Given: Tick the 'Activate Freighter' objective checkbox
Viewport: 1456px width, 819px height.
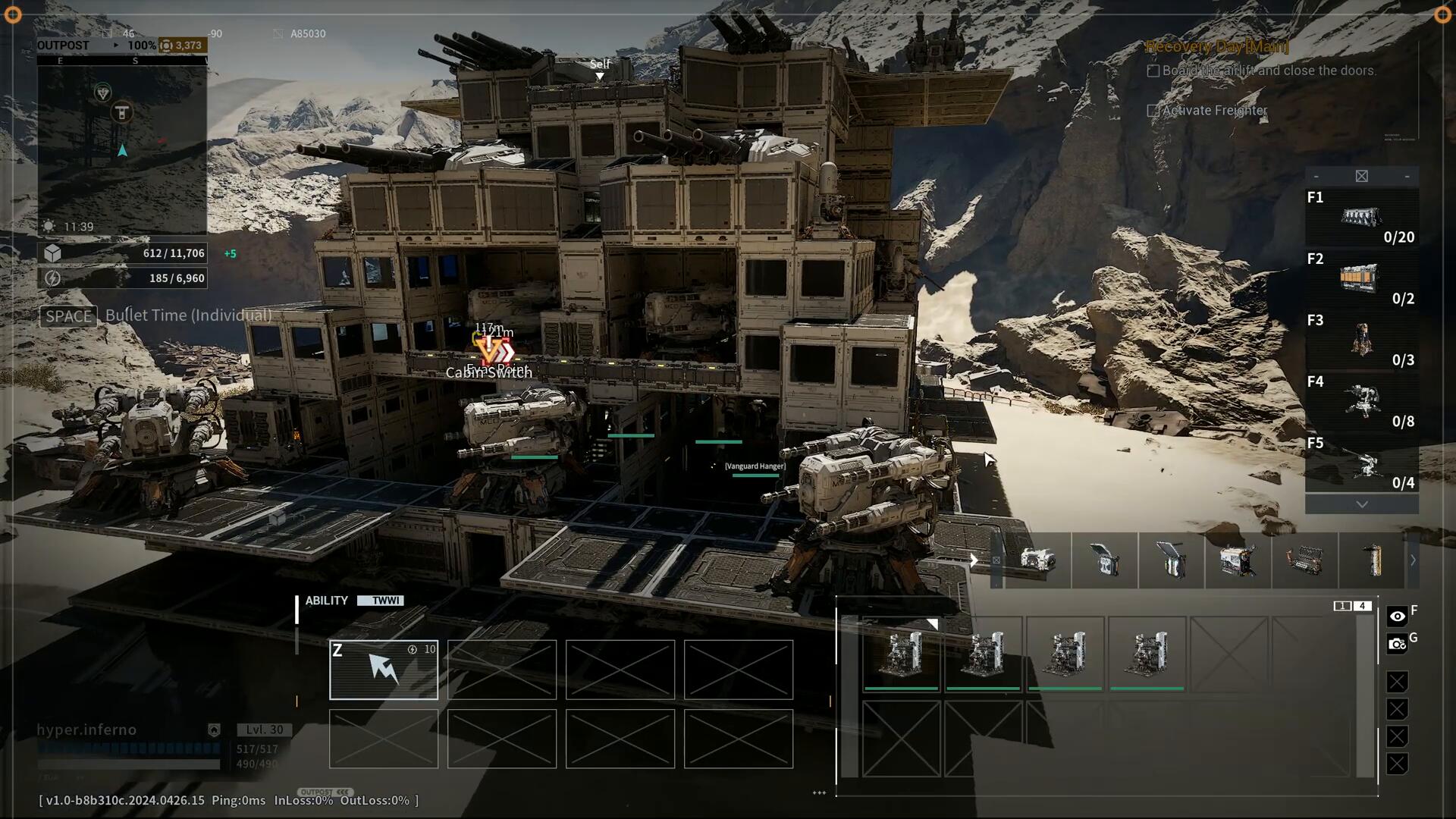Looking at the screenshot, I should [1153, 111].
